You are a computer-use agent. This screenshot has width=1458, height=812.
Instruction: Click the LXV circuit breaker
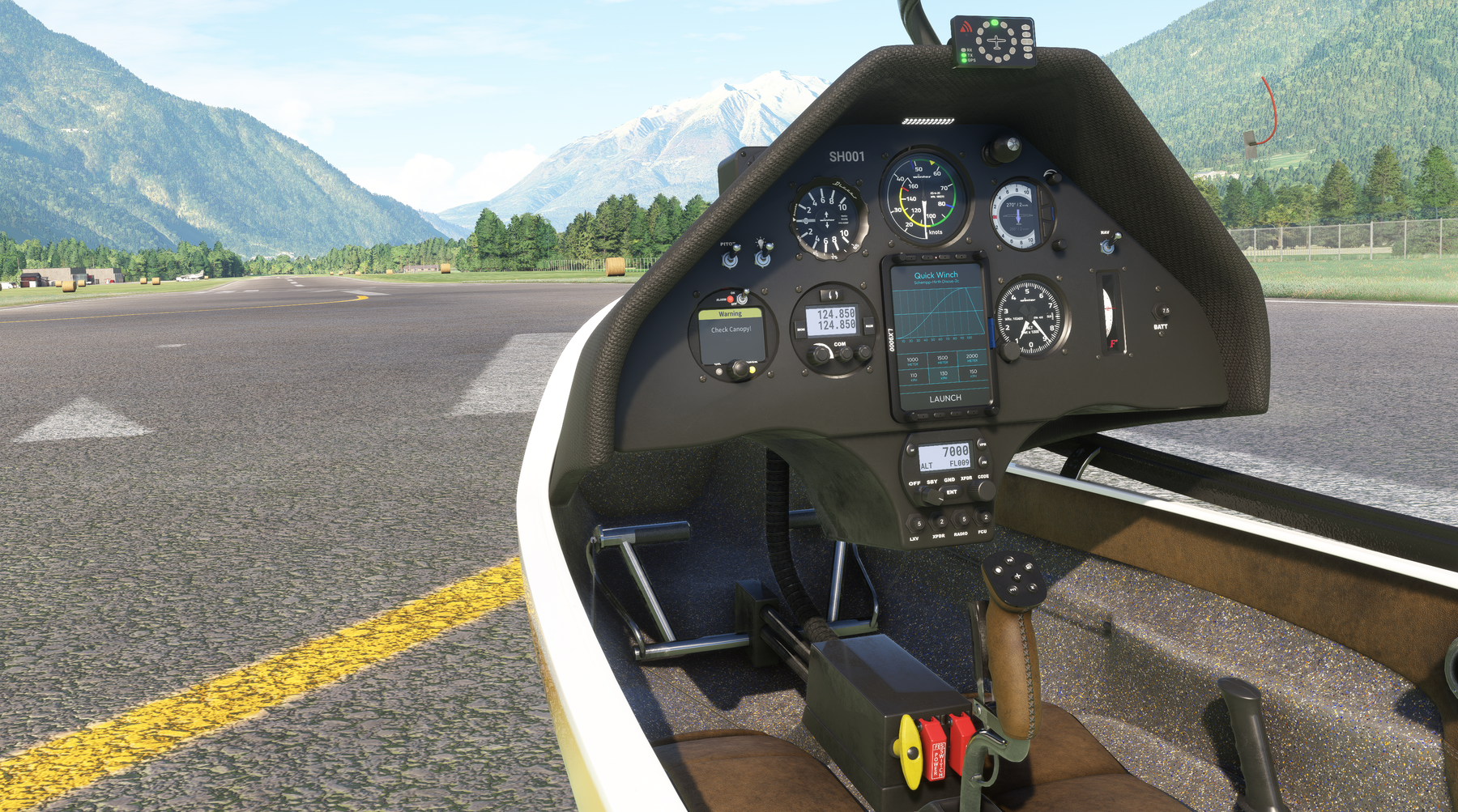coord(918,525)
